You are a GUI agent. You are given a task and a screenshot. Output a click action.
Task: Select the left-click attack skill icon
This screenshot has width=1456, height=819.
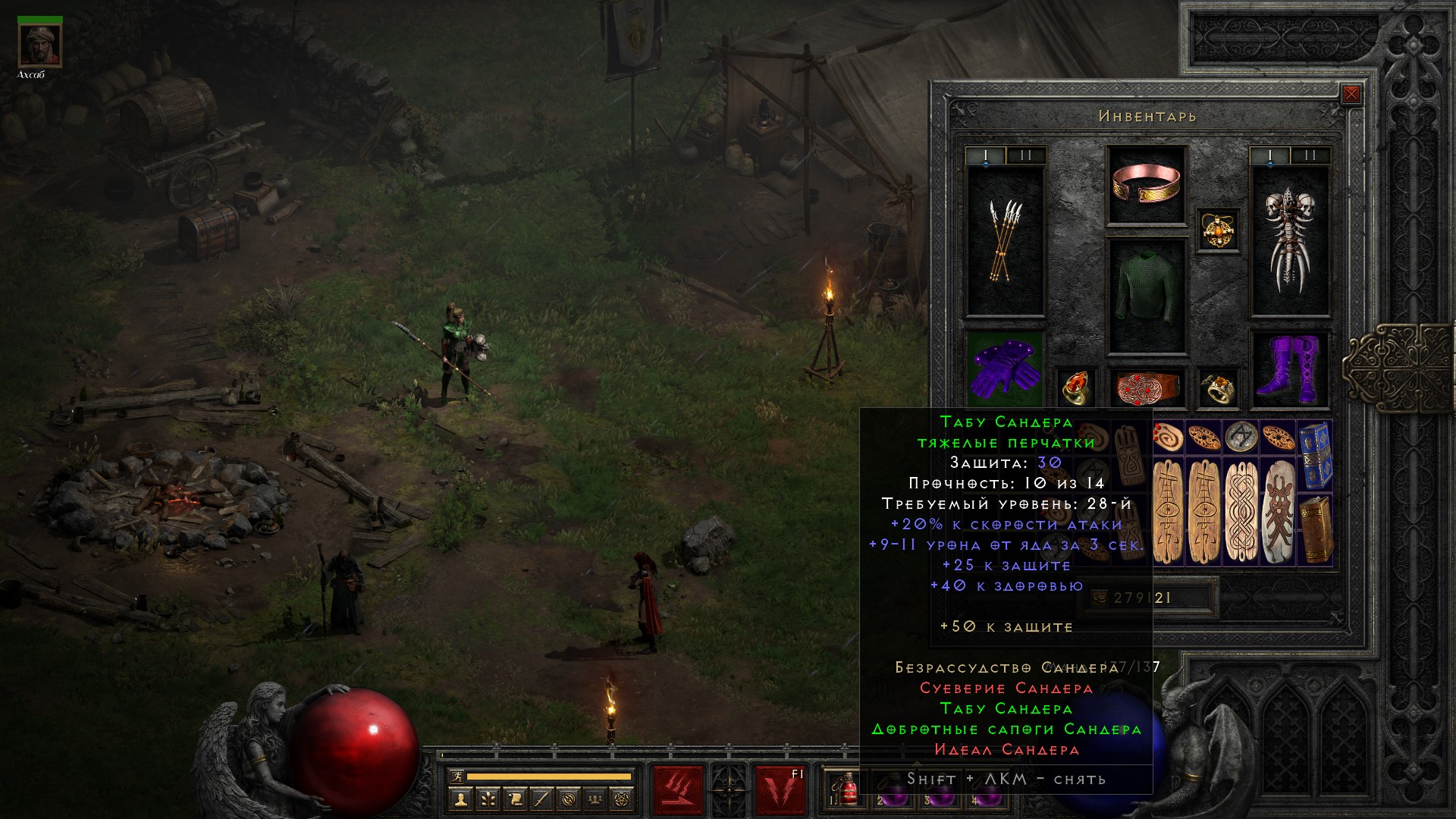[x=678, y=789]
